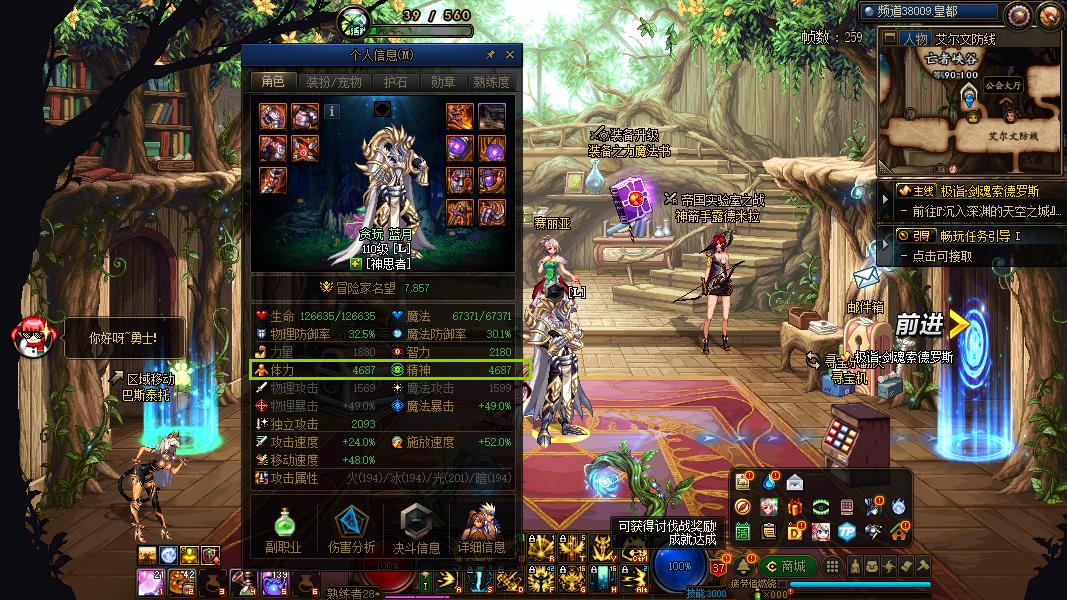Screen dimensions: 1067x600
Task: Click the bell notification icon
Action: [744, 566]
